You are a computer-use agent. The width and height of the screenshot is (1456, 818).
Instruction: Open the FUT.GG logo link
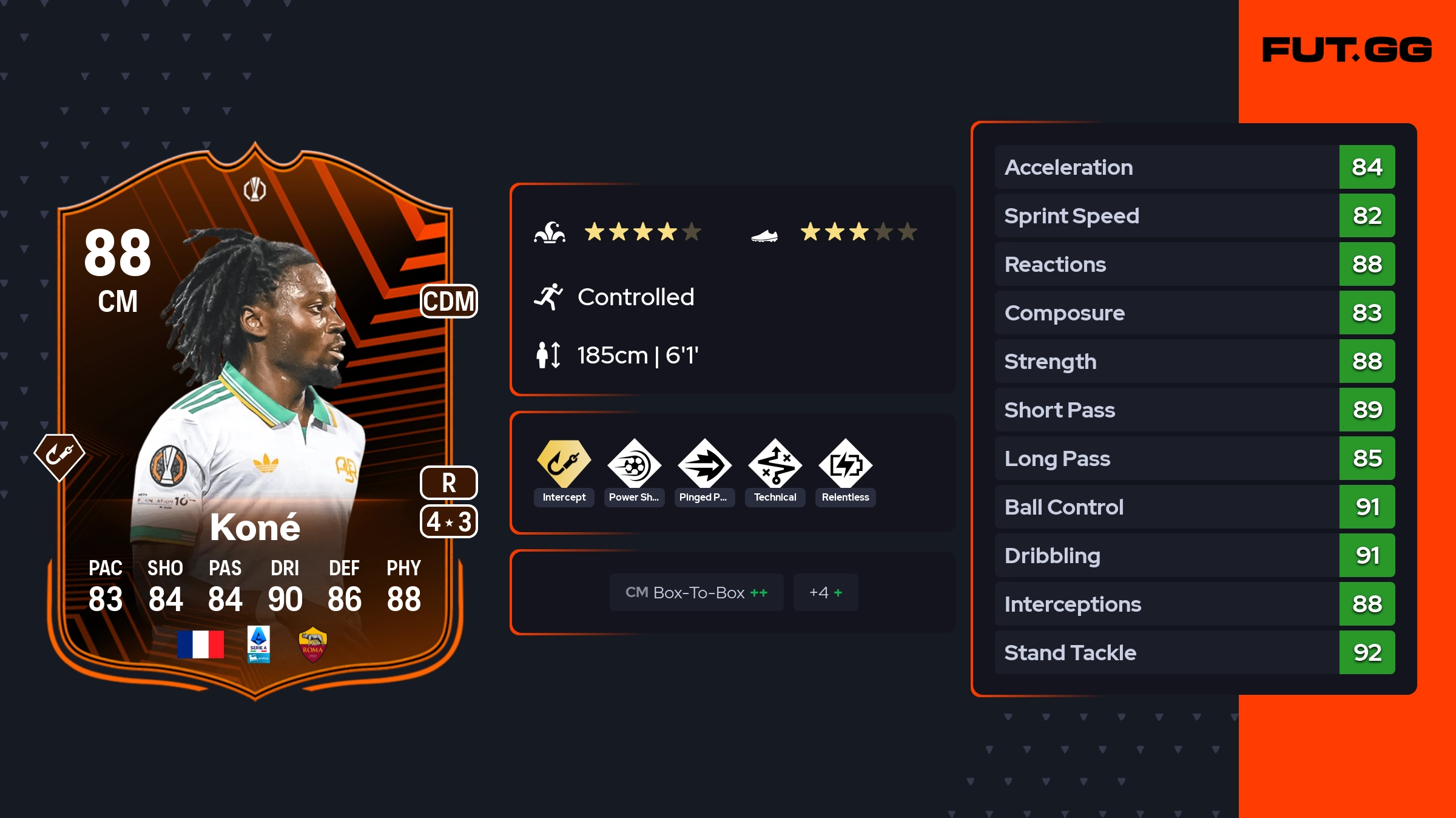[x=1347, y=50]
